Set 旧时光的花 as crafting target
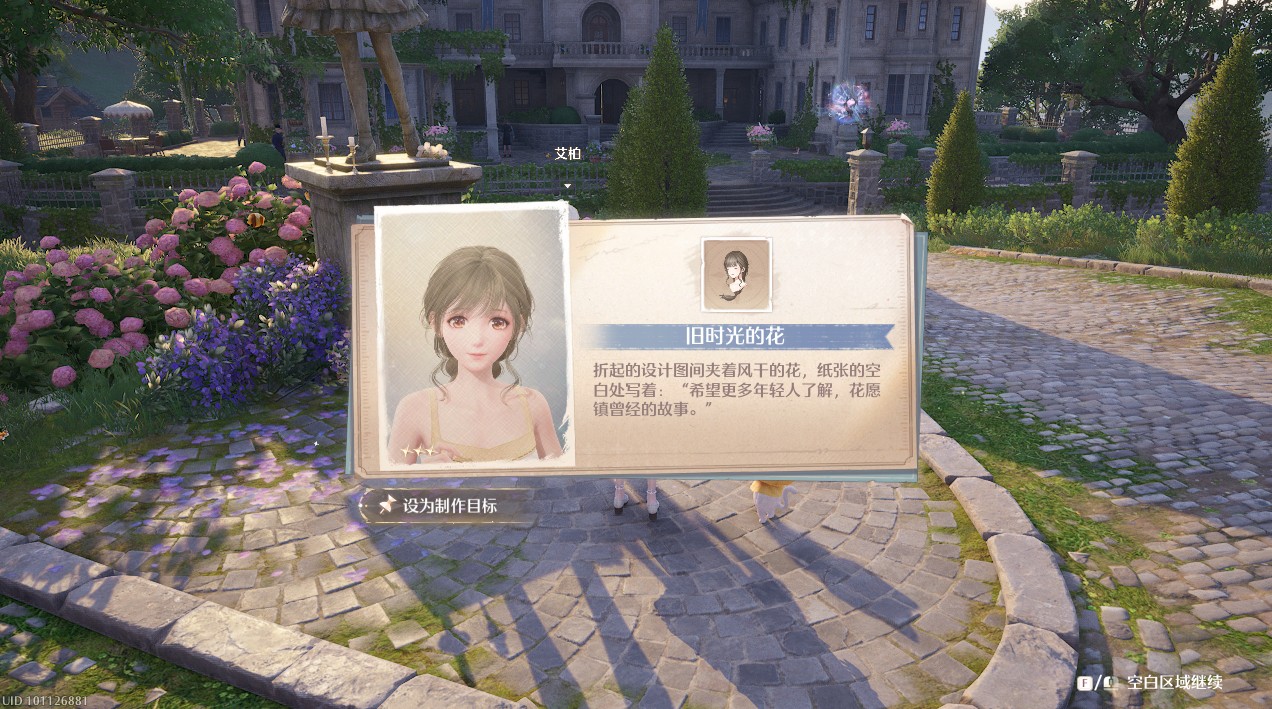The height and width of the screenshot is (709, 1272). (x=438, y=506)
